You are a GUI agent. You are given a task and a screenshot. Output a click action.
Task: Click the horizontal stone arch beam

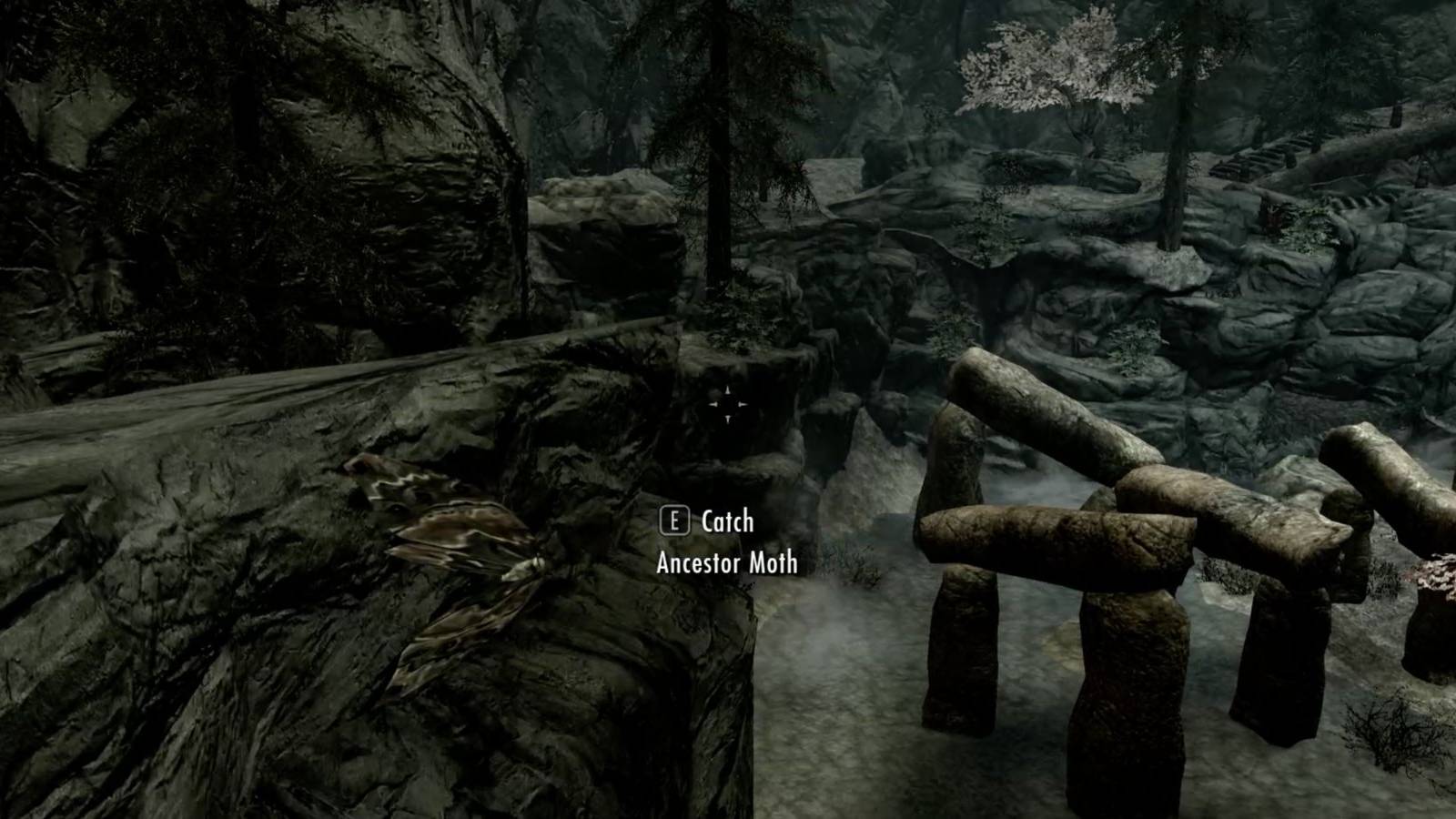[x=1056, y=537]
